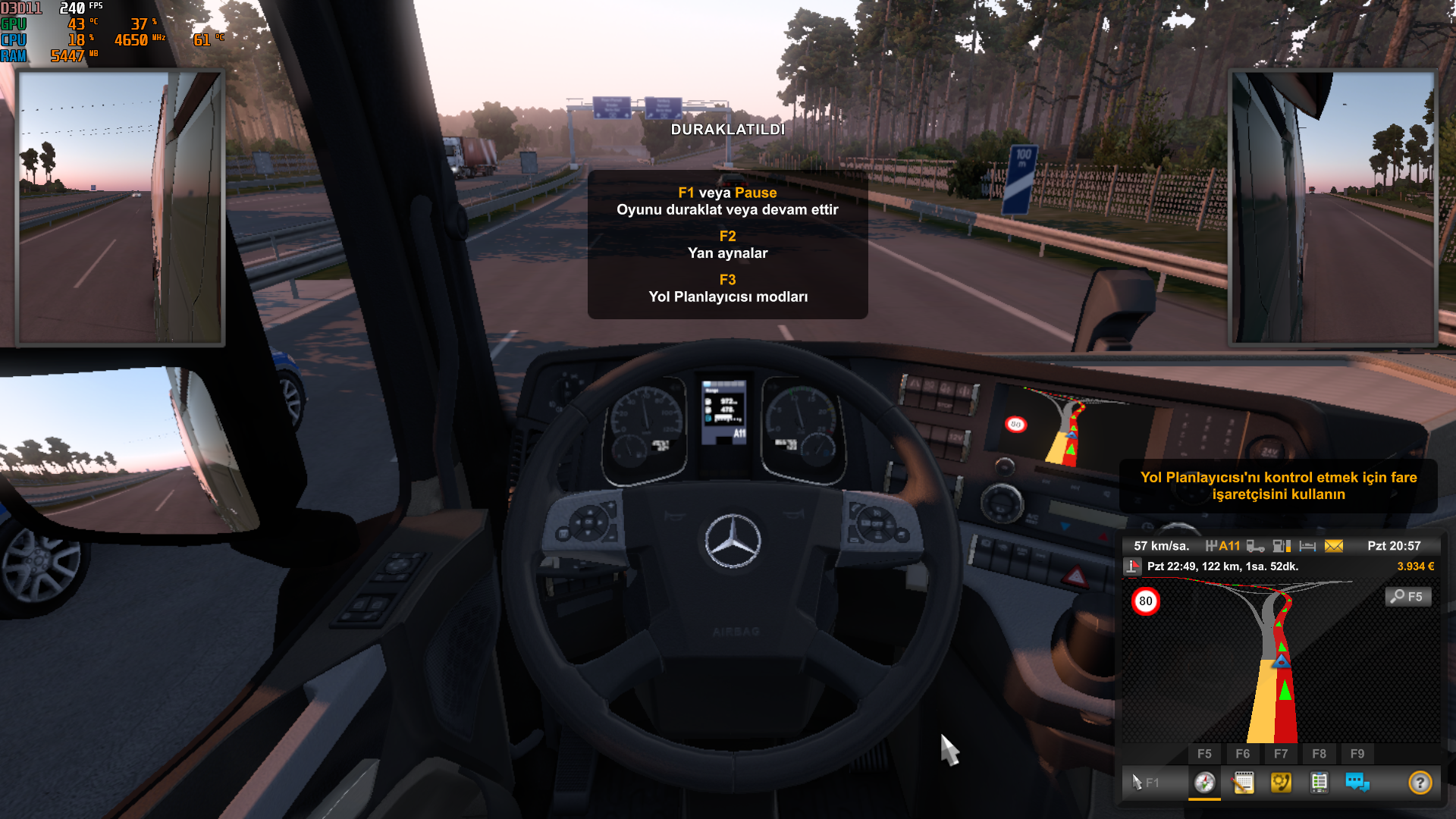The width and height of the screenshot is (1456, 819).
Task: Open the roadside assistance phone tab
Action: 1281,782
